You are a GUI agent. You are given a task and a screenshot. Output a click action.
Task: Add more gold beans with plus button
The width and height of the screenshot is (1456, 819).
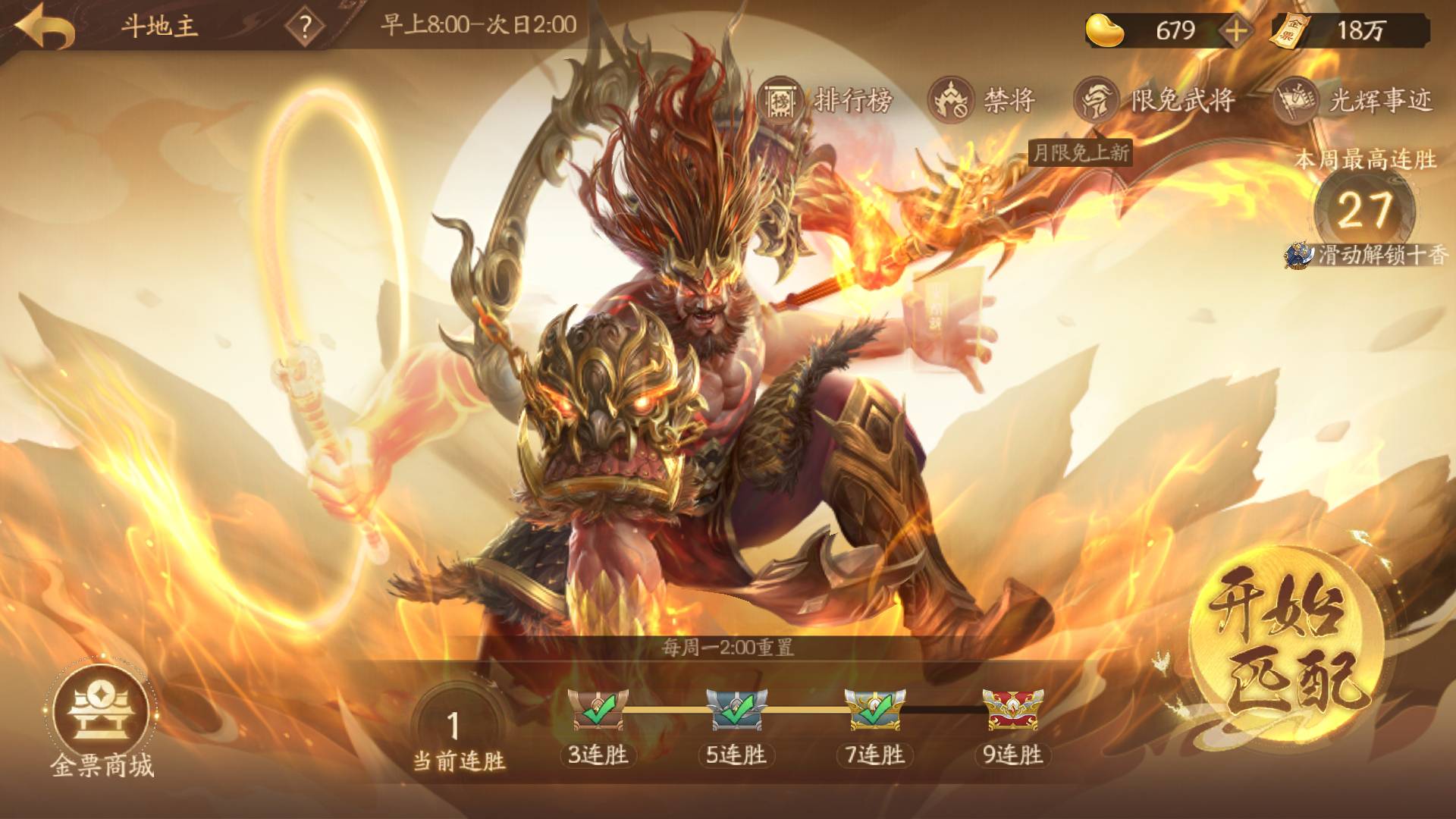pyautogui.click(x=1236, y=30)
